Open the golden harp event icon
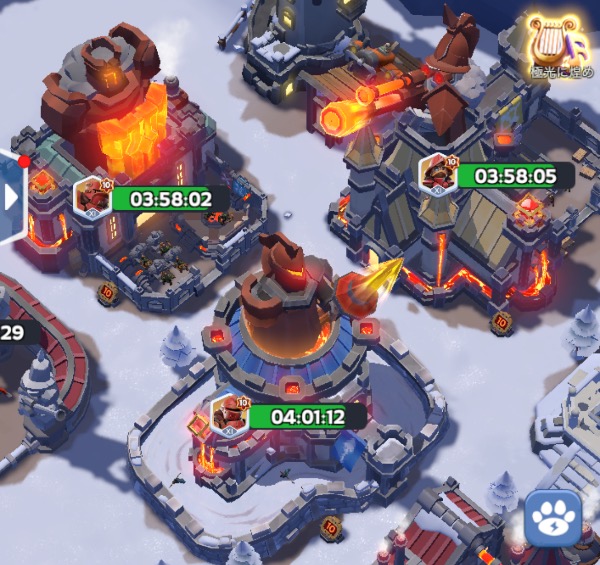This screenshot has width=600, height=565. 556,43
